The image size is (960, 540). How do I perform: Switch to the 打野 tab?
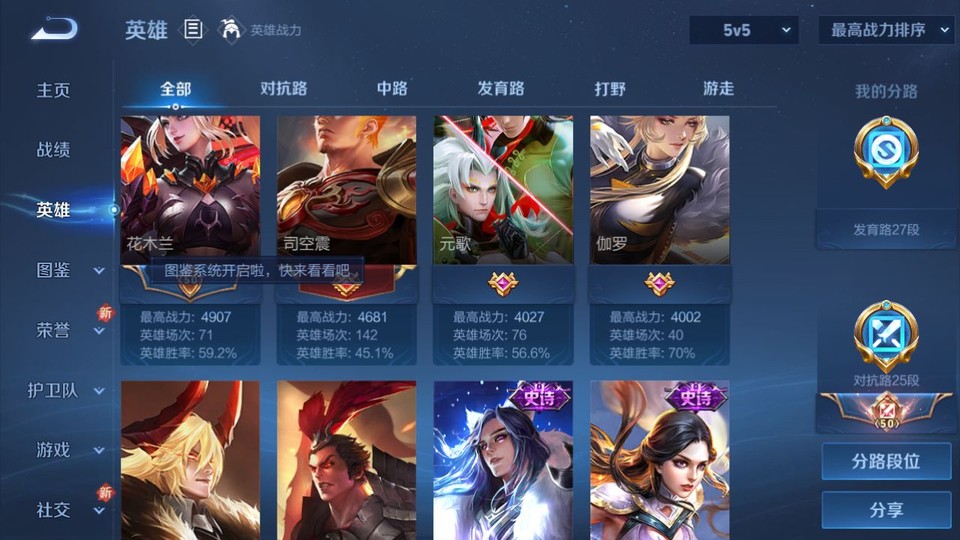point(610,88)
